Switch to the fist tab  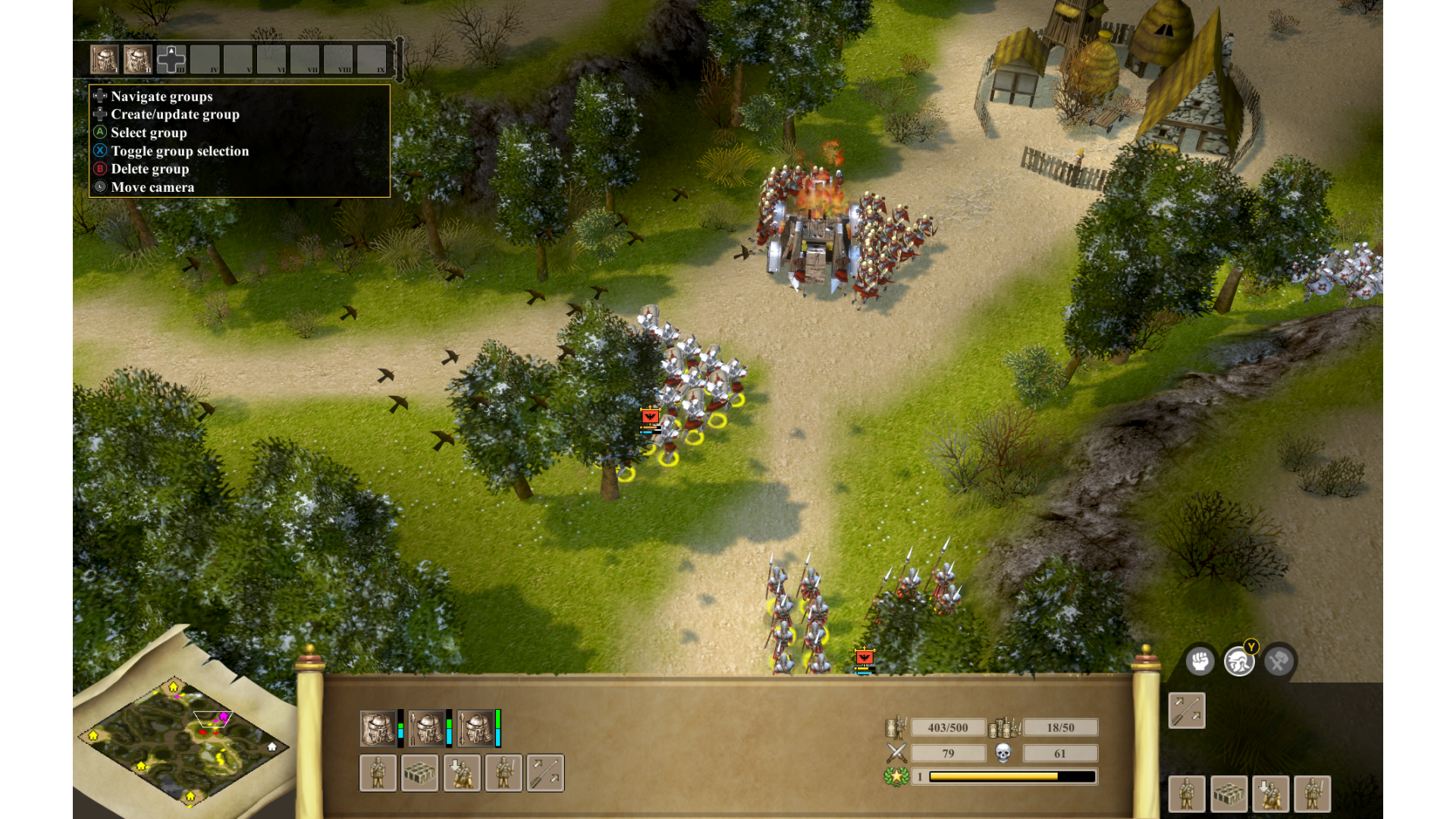pos(1200,662)
